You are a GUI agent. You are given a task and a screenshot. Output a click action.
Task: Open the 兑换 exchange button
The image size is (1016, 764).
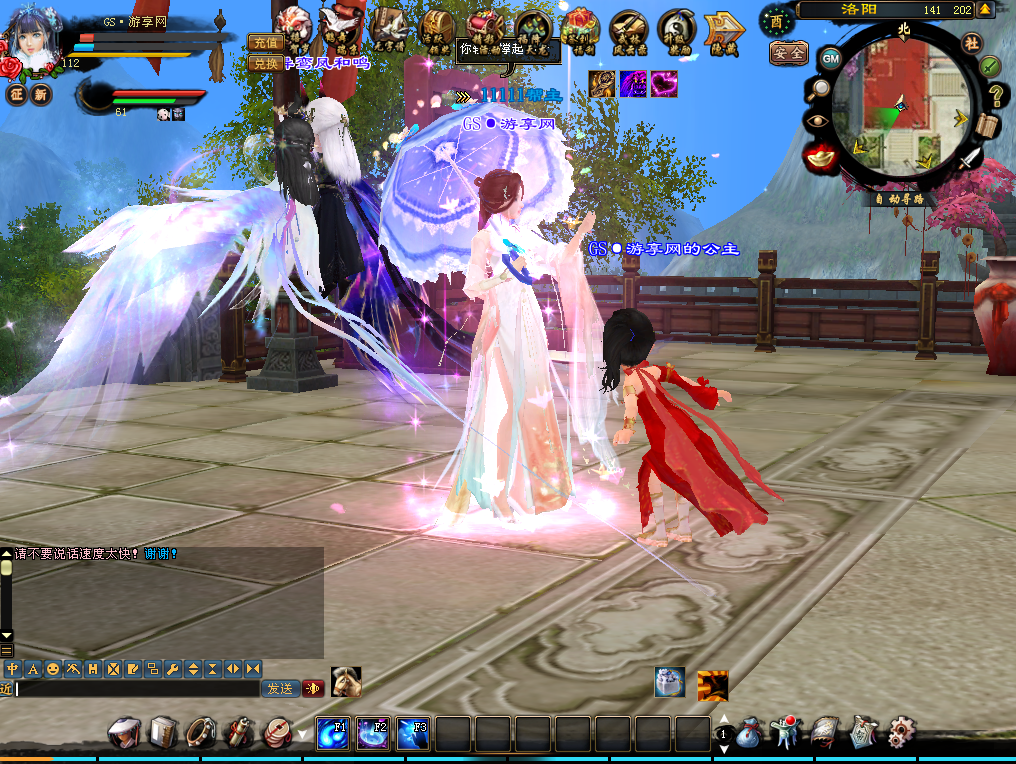click(264, 62)
